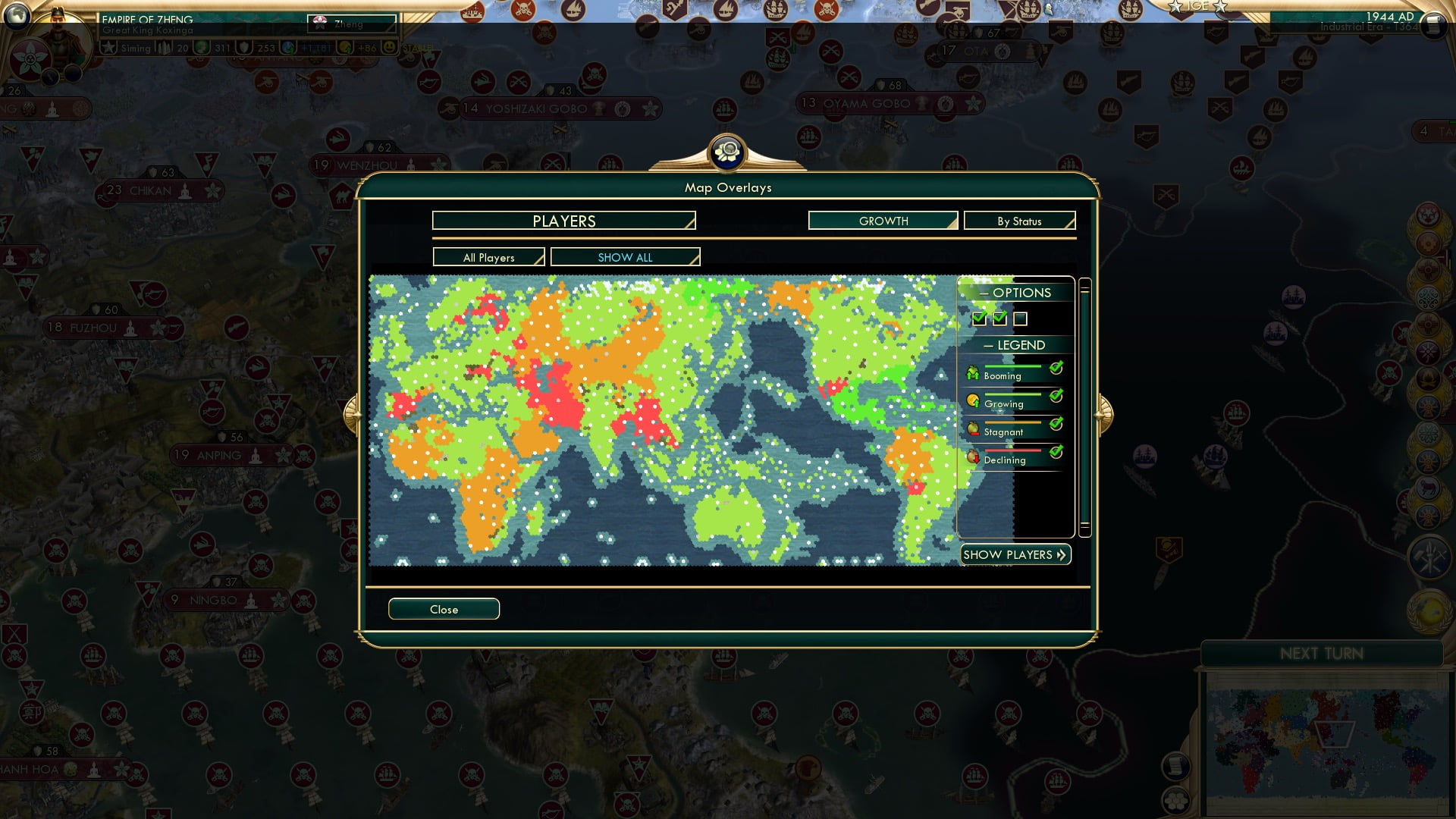The height and width of the screenshot is (819, 1456).
Task: Click the Booming legend icon
Action: pyautogui.click(x=973, y=372)
